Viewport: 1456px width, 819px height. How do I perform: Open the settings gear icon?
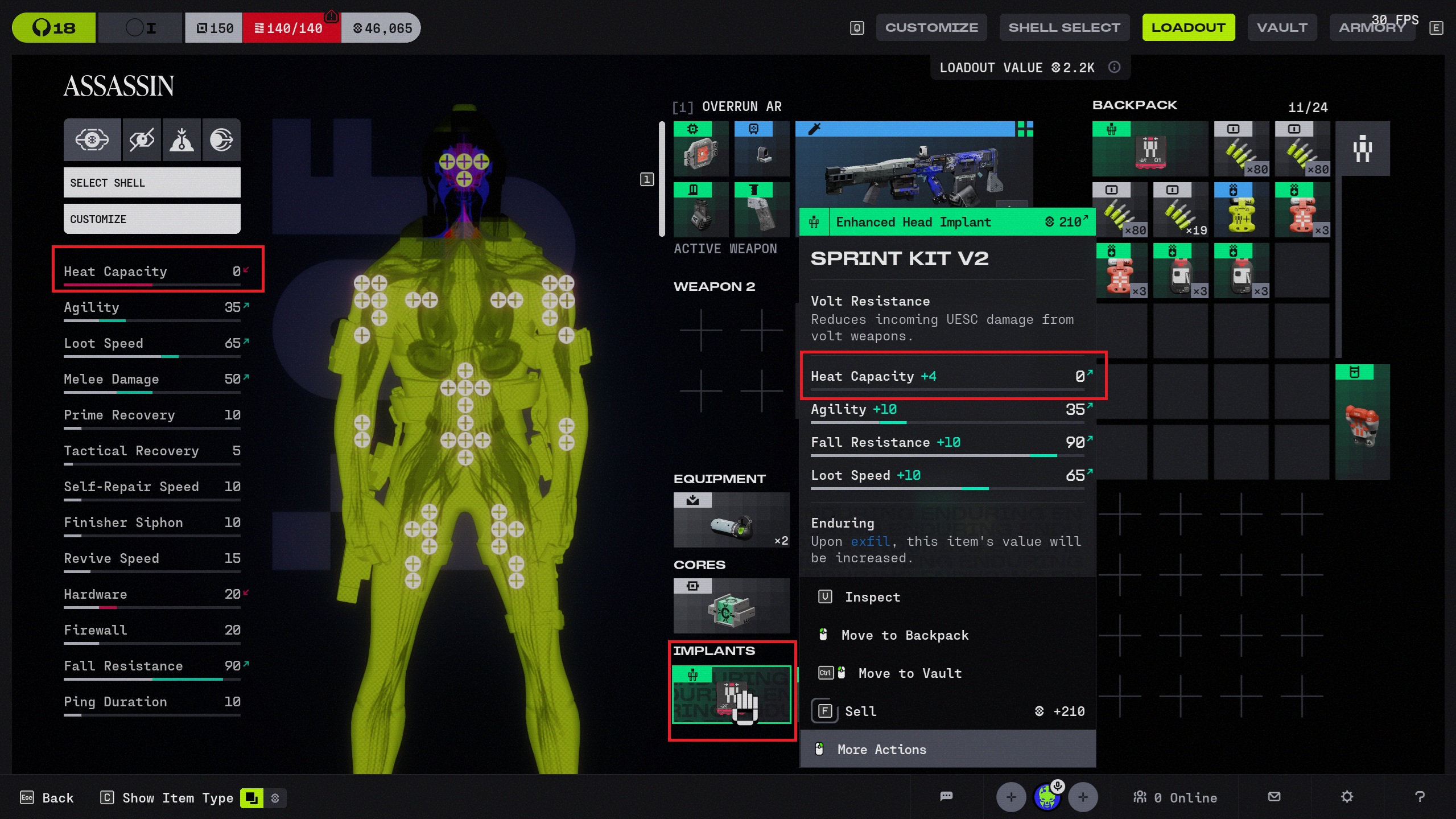click(x=1347, y=797)
